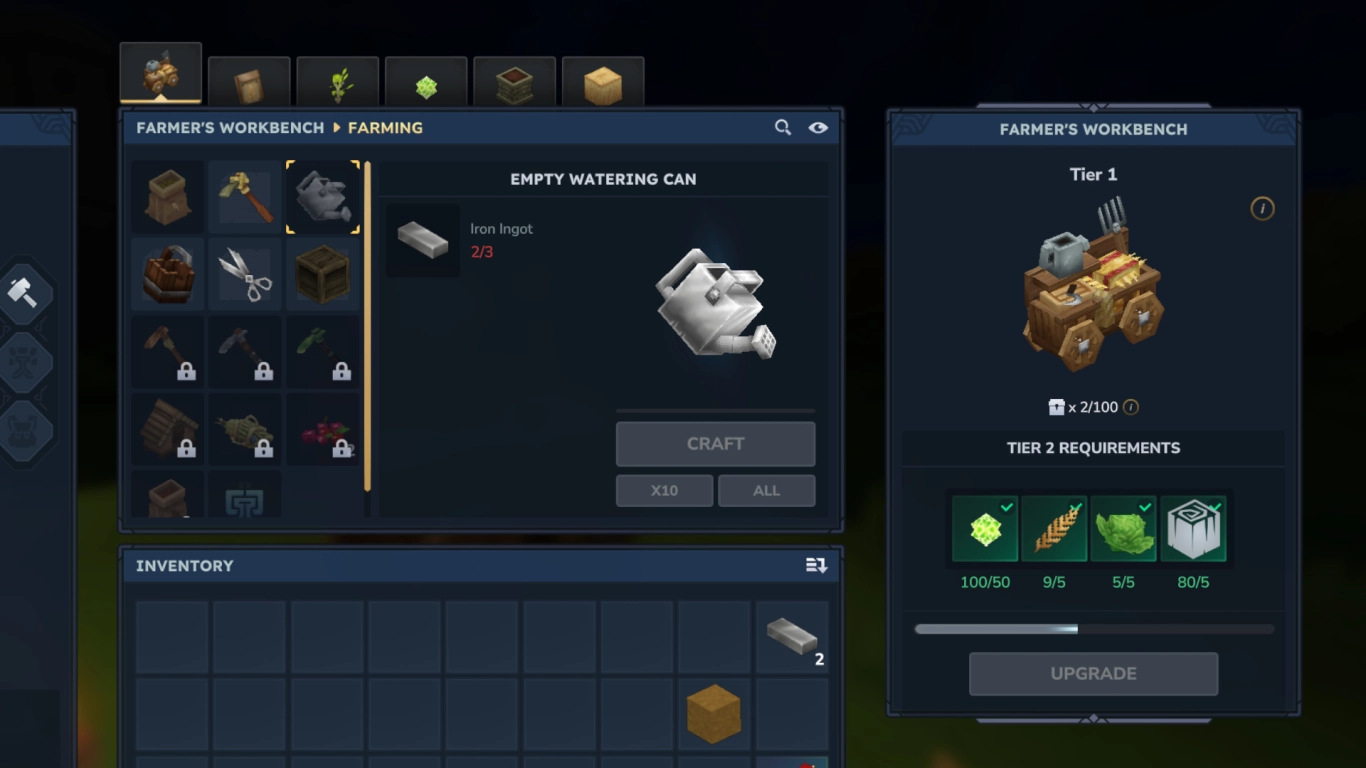Viewport: 1366px width, 768px height.
Task: Select the wooden bucket recipe
Action: pos(167,274)
